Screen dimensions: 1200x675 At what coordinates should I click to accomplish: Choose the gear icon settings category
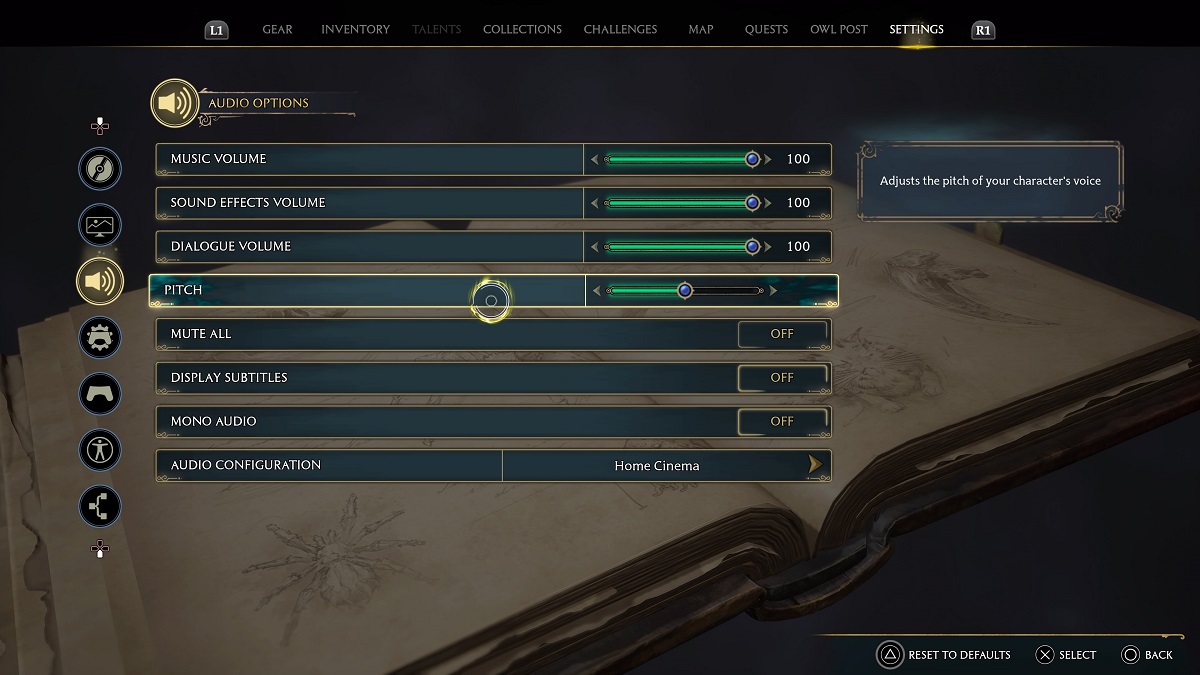[100, 337]
